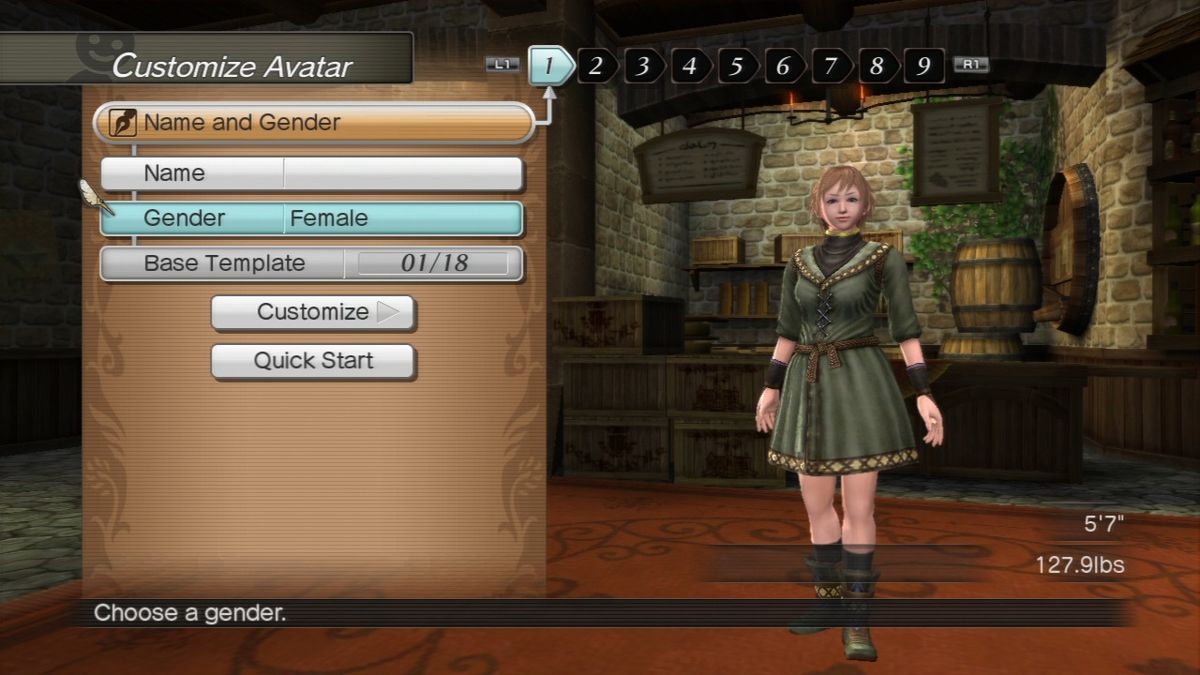Open step 7 tab

(831, 66)
